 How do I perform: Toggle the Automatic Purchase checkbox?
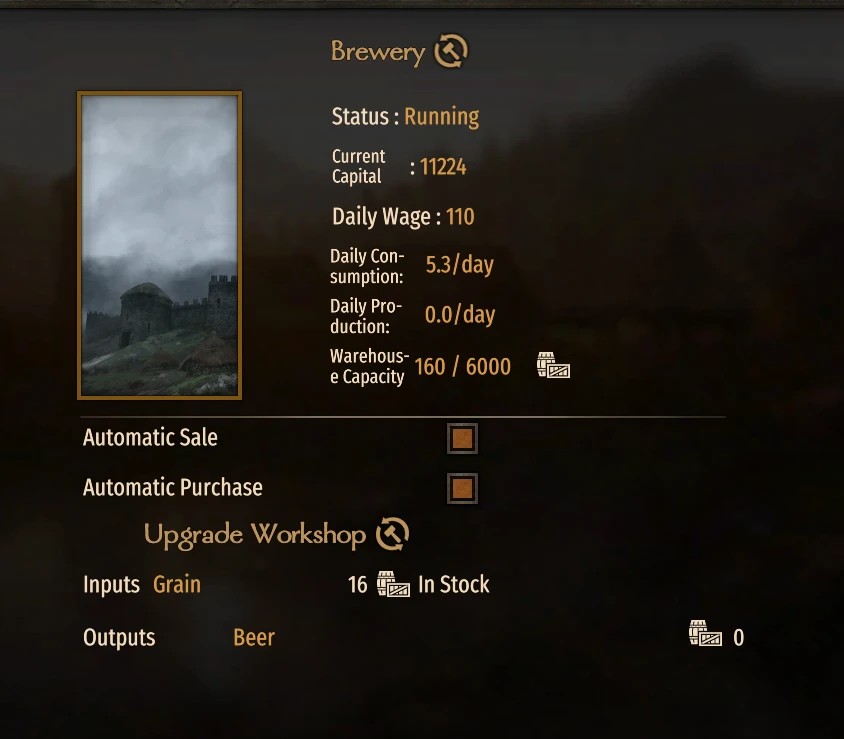pos(462,488)
